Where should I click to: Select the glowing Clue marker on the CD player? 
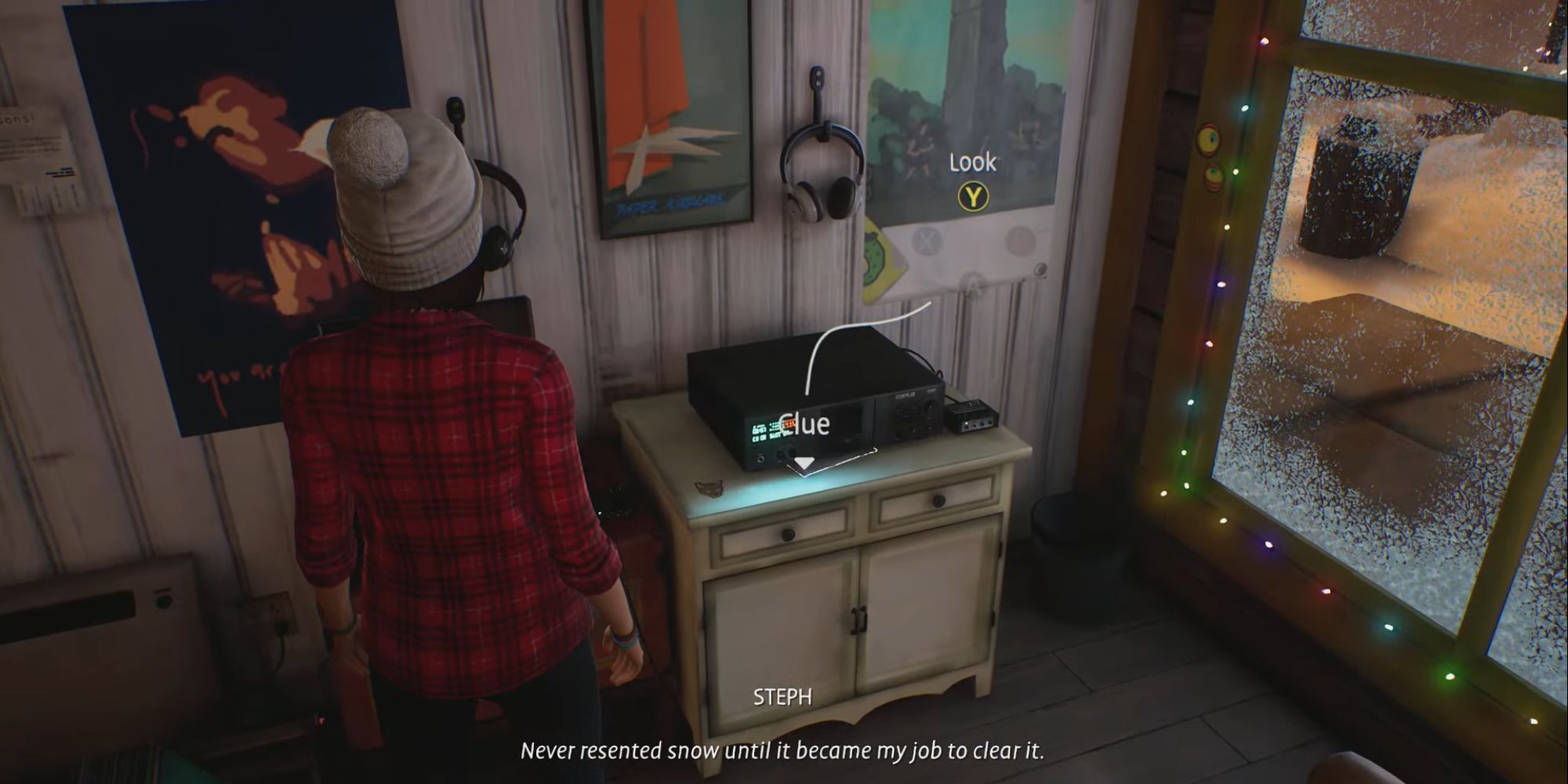[804, 423]
